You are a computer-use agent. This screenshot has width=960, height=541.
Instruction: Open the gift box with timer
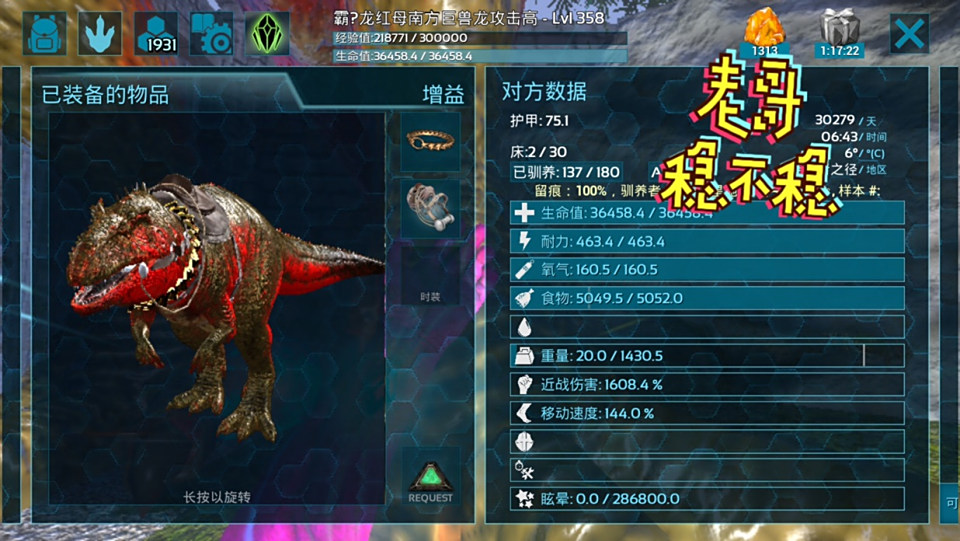pos(841,32)
